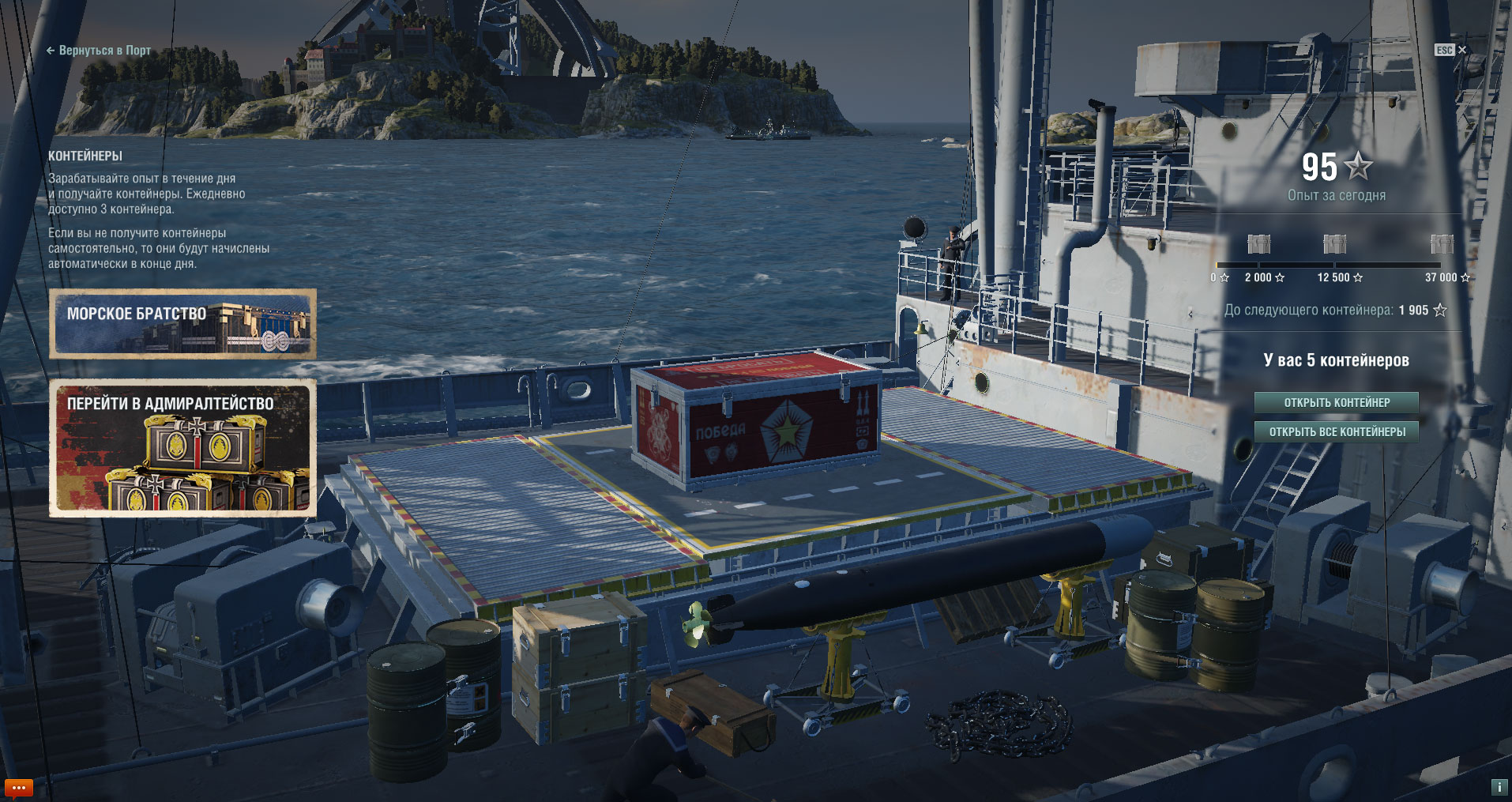Select the 2 000 experience container icon

[x=1258, y=244]
